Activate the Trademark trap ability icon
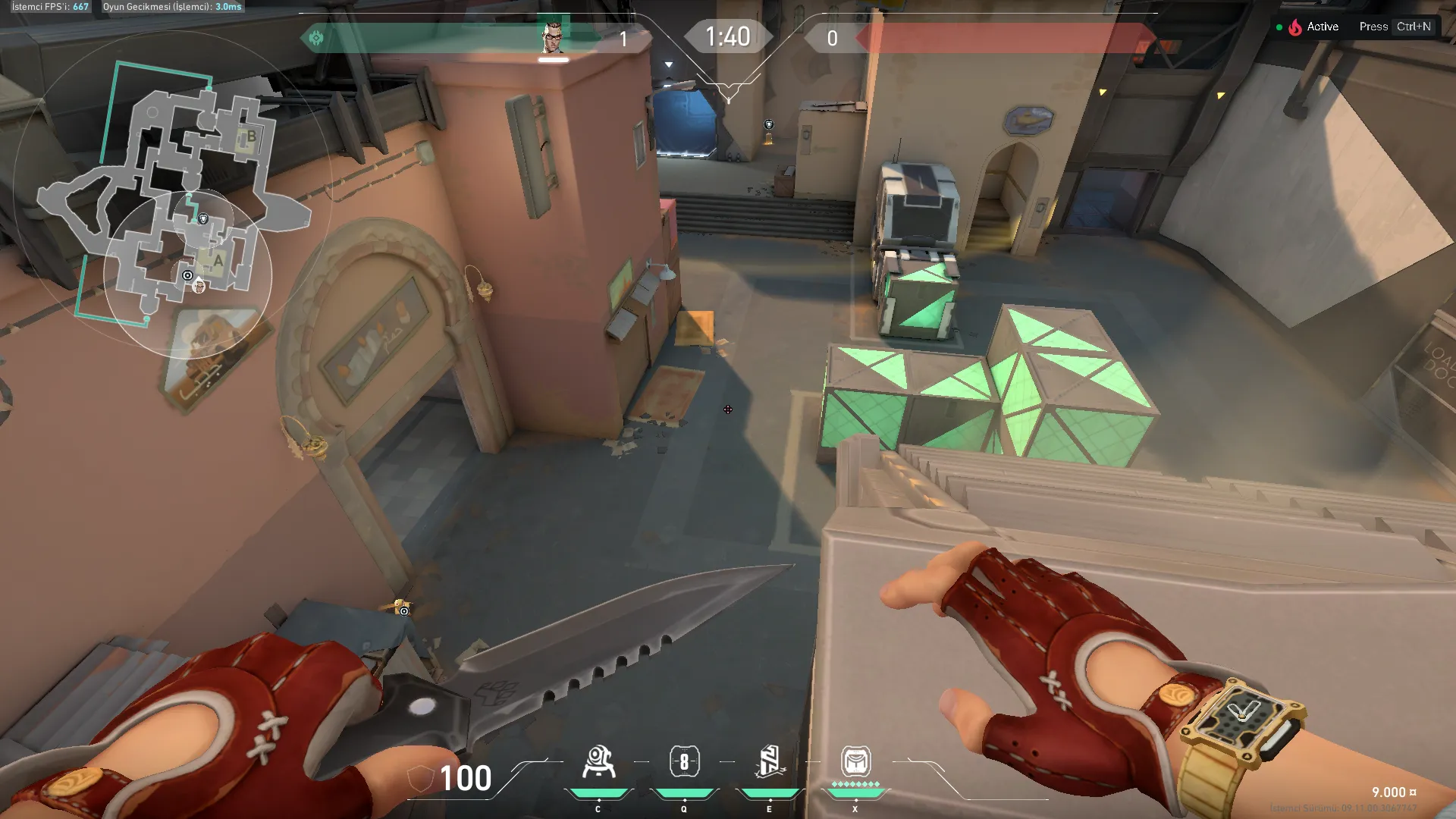 pyautogui.click(x=598, y=762)
